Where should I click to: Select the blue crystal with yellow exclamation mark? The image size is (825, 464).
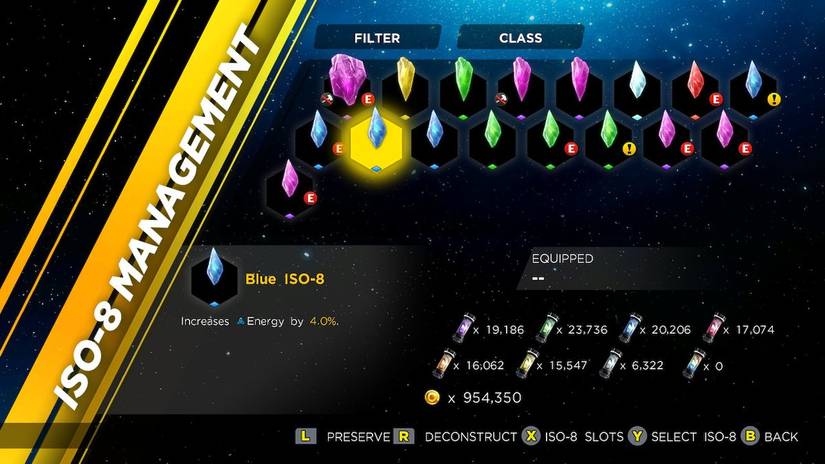coord(753,83)
